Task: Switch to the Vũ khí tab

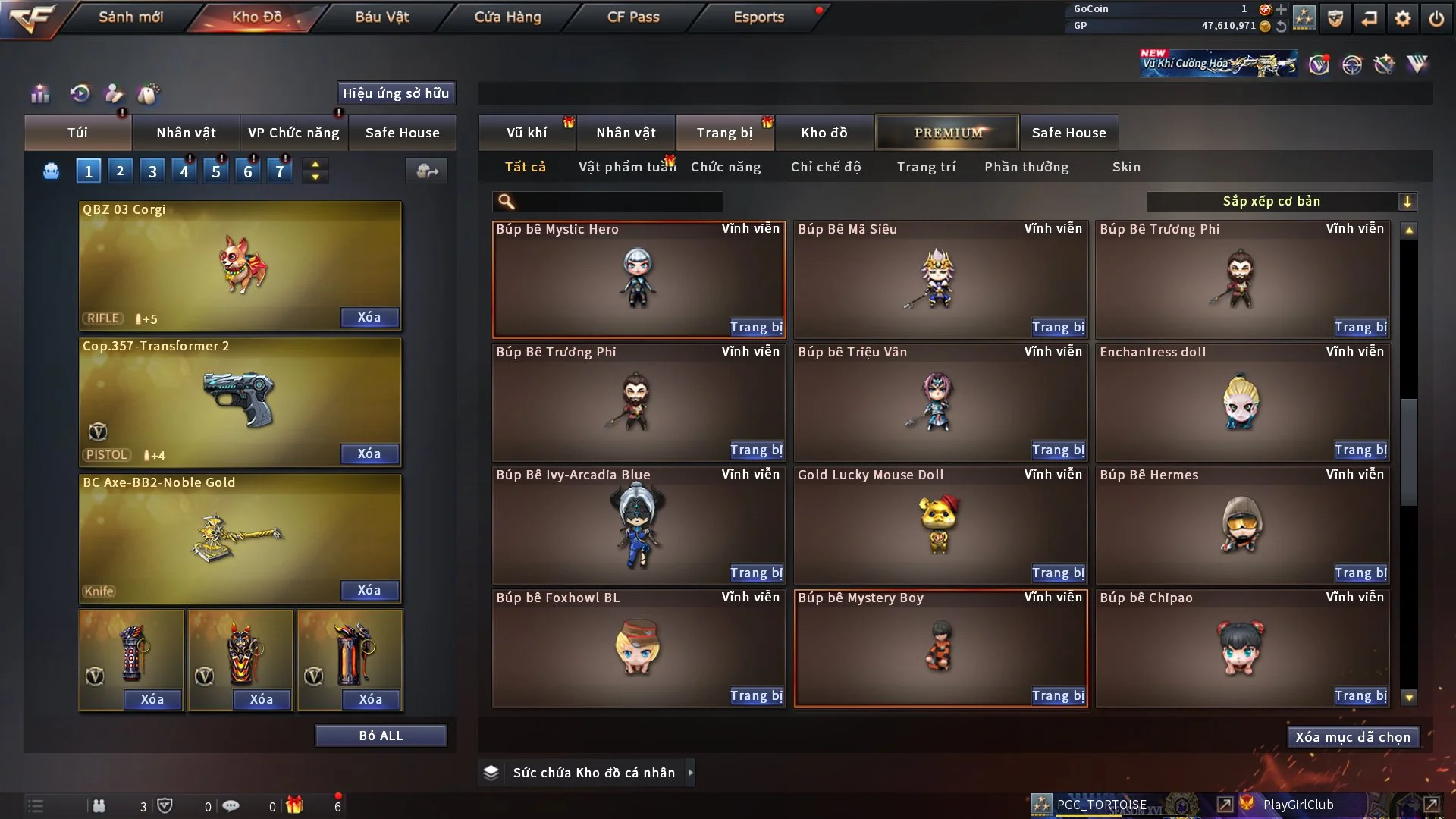Action: click(x=526, y=133)
